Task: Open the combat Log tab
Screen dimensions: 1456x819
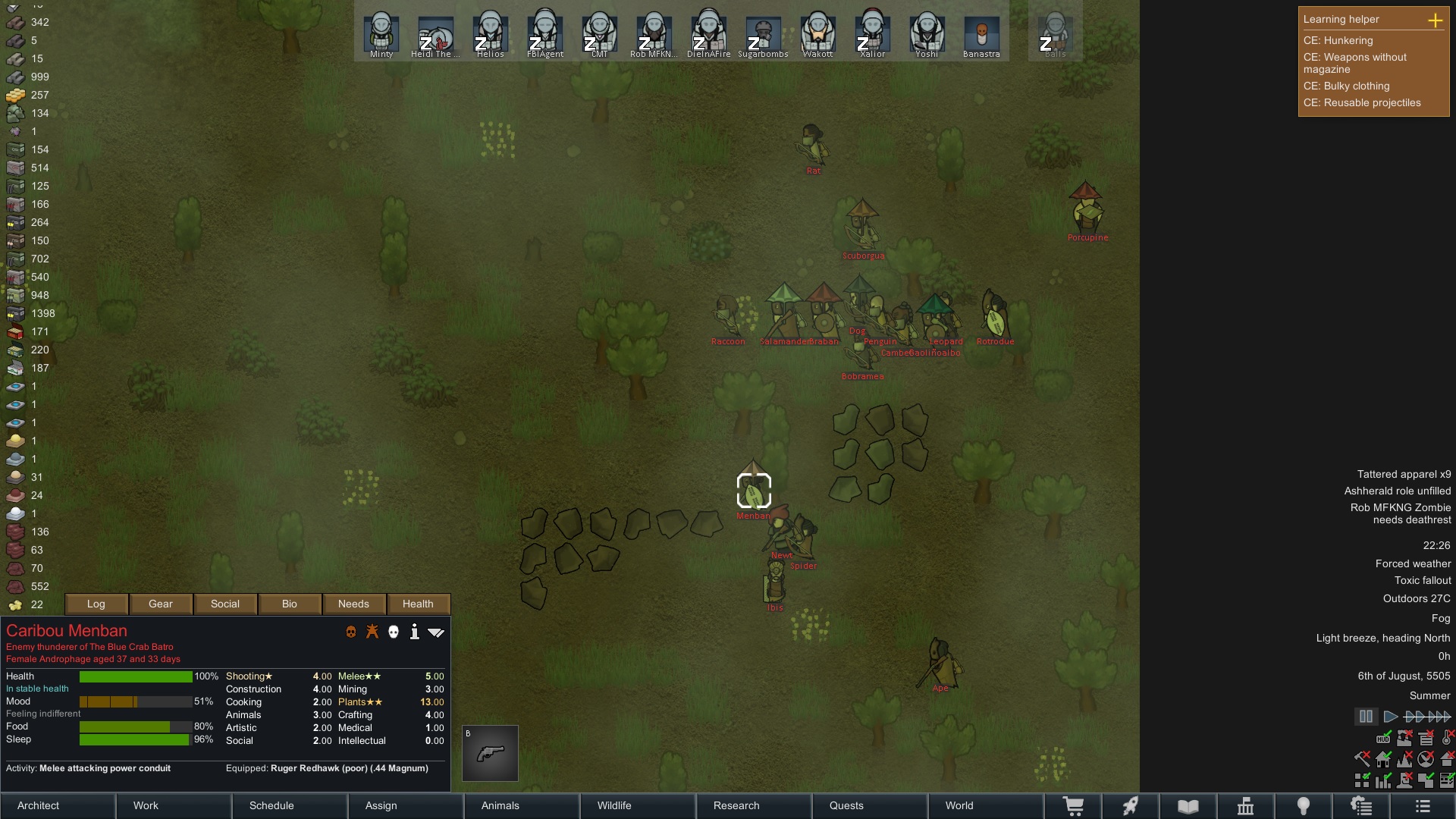Action: pos(96,604)
